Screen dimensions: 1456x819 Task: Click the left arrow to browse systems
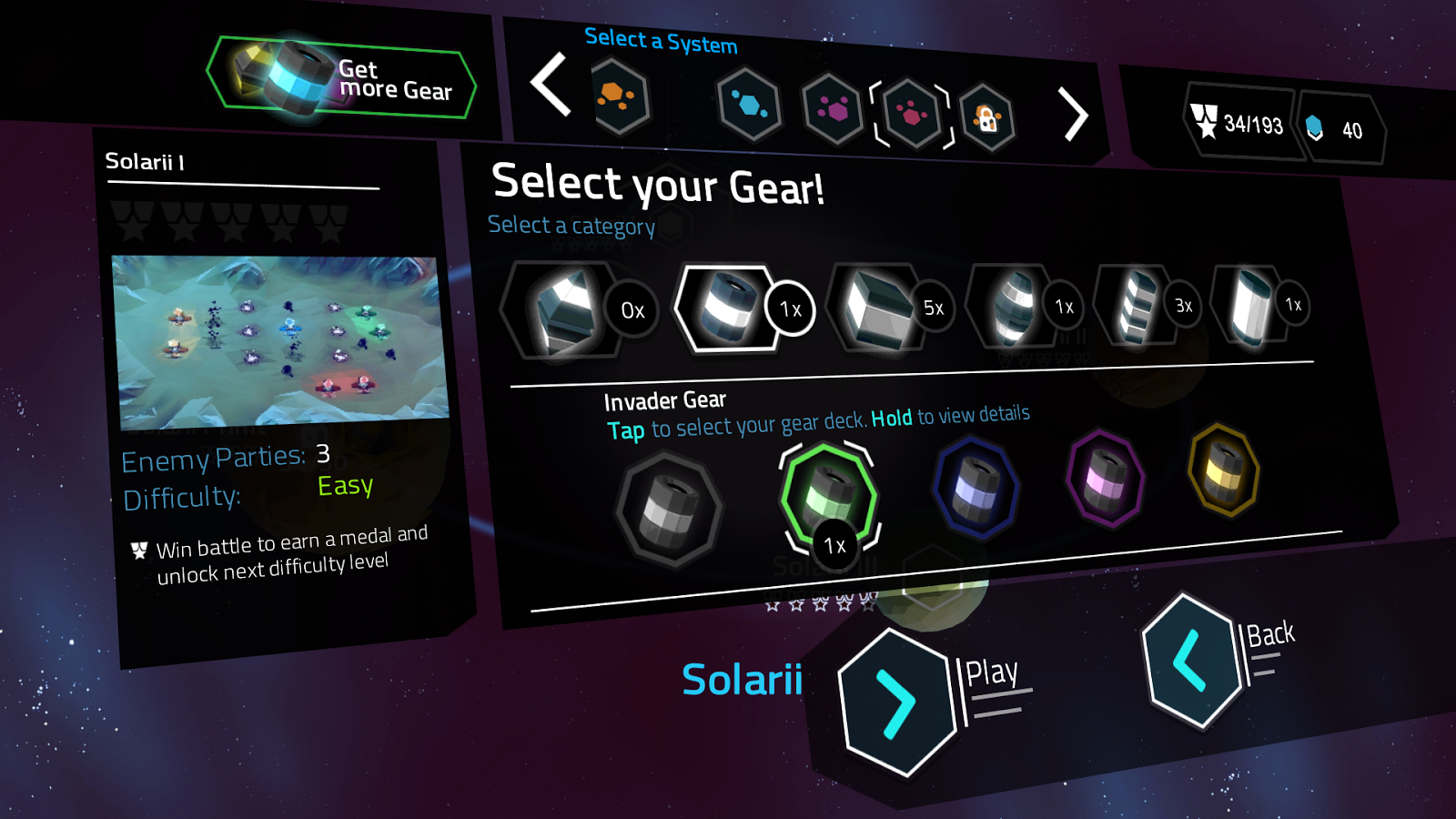tap(547, 92)
